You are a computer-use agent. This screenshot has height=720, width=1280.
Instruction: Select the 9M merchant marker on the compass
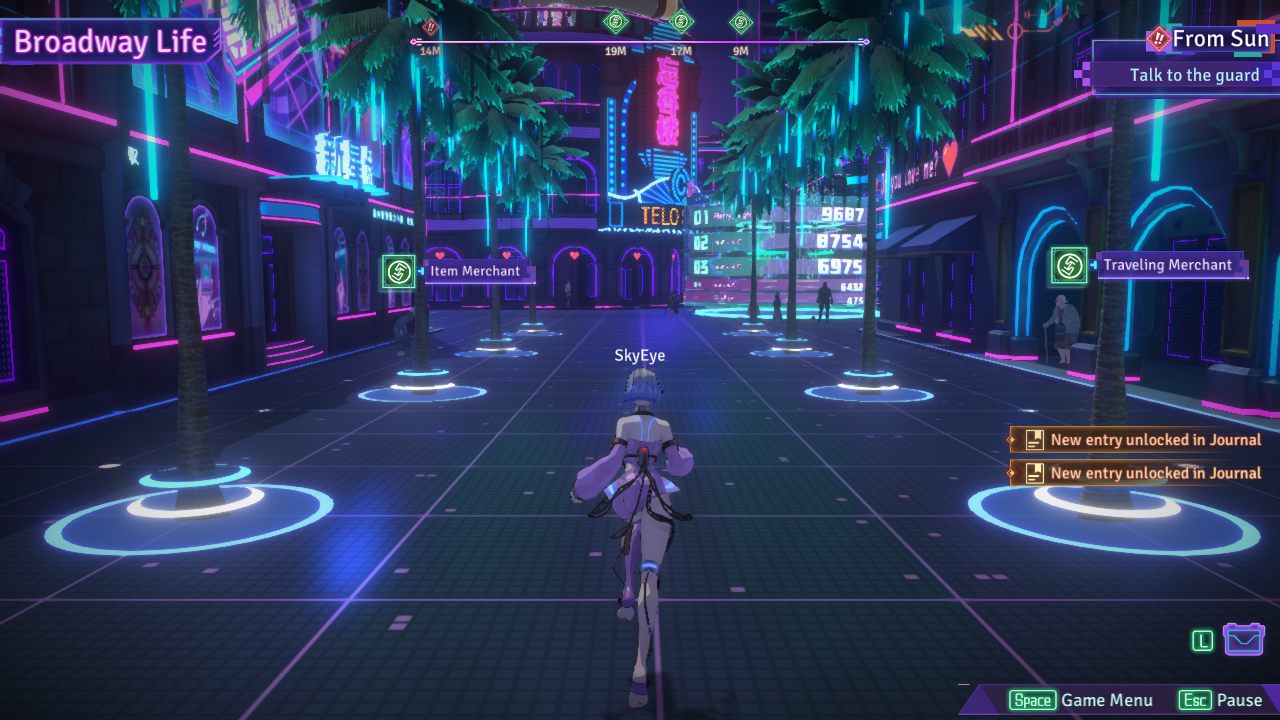click(x=741, y=22)
